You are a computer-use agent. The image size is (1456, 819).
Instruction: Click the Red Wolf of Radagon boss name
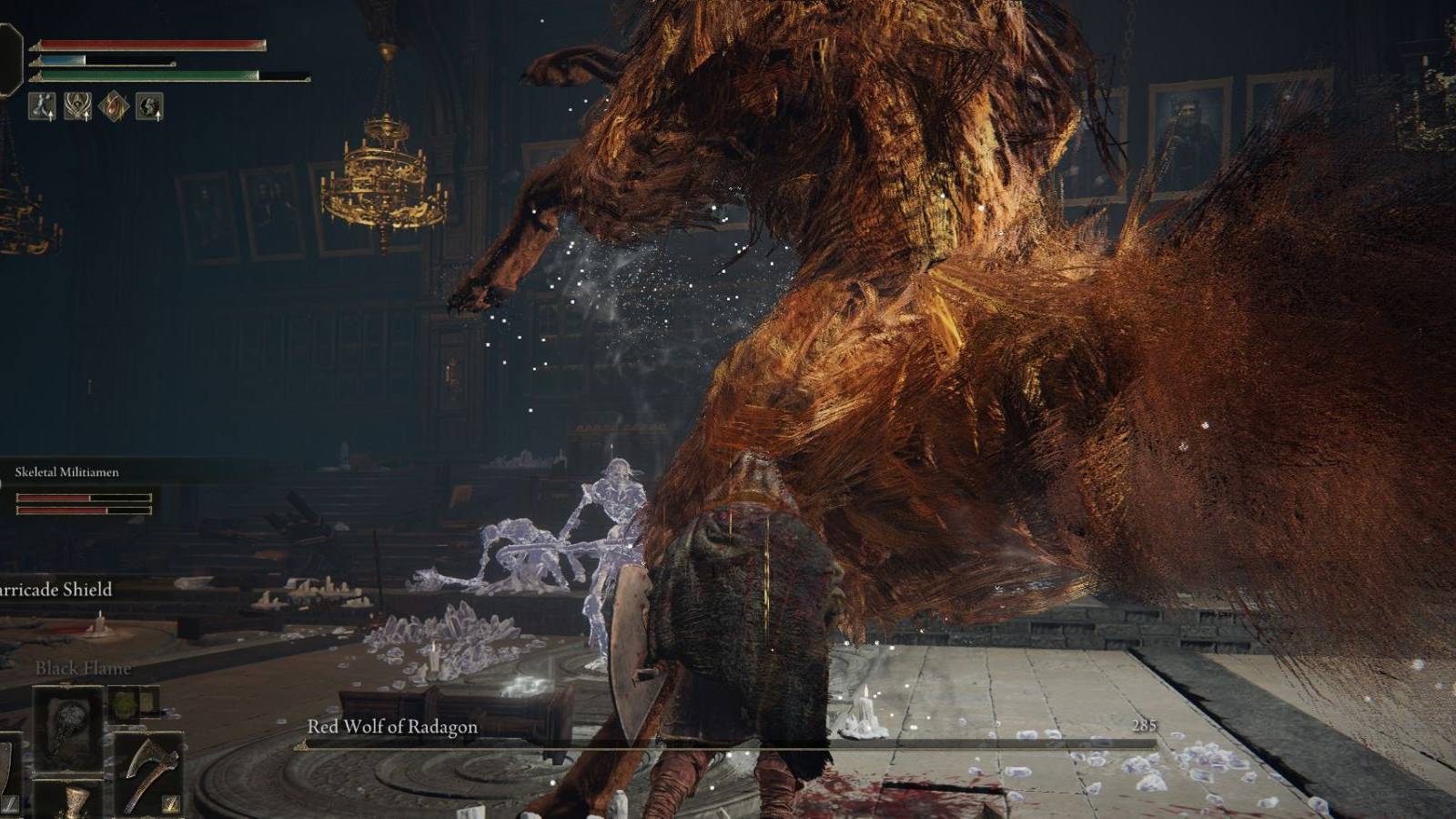point(391,726)
